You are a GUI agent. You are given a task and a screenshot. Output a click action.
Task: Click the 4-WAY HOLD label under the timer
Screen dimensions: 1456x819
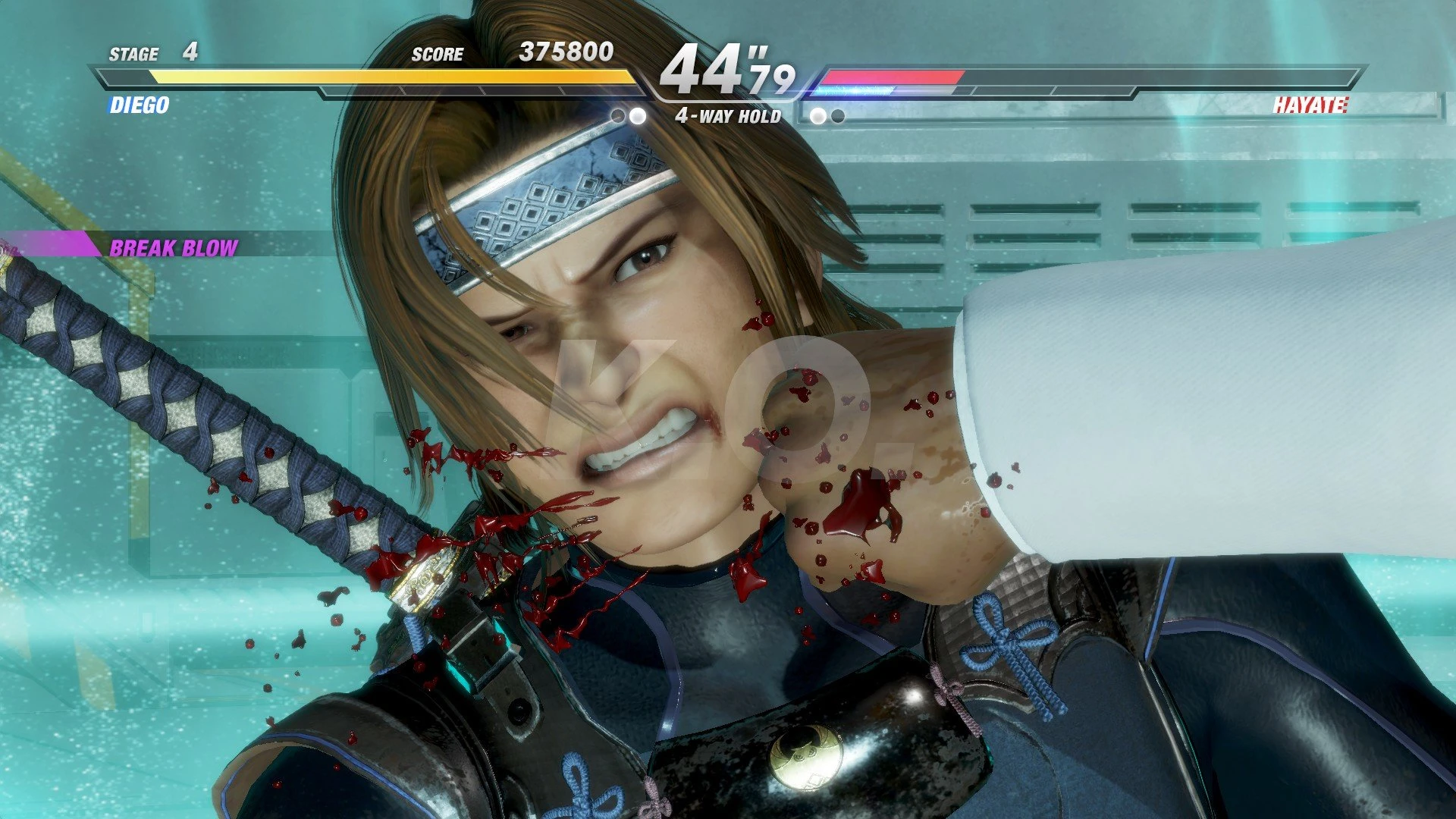(x=730, y=117)
